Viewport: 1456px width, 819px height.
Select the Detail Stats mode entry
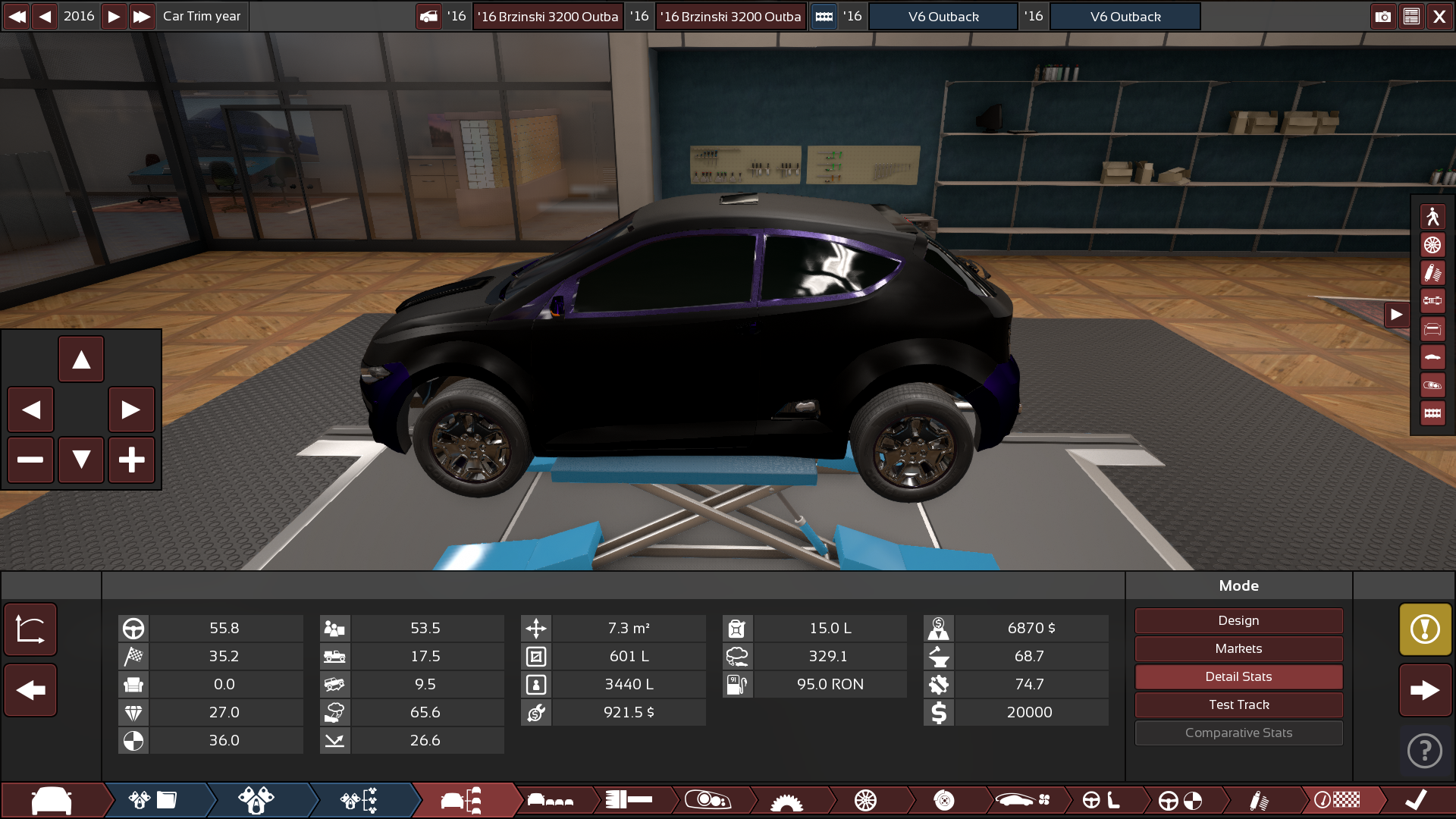pyautogui.click(x=1238, y=676)
